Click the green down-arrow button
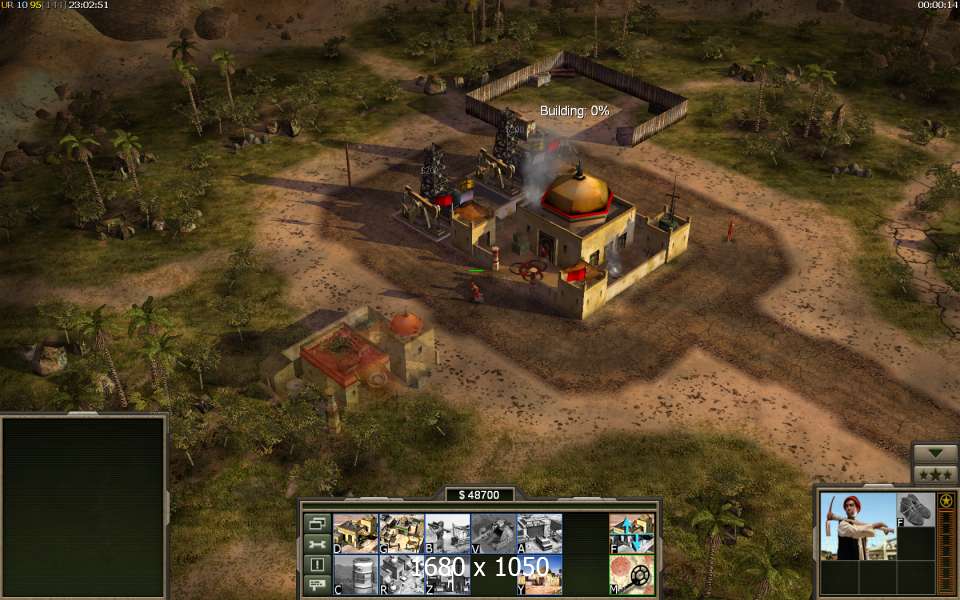960x600 pixels. [935, 453]
